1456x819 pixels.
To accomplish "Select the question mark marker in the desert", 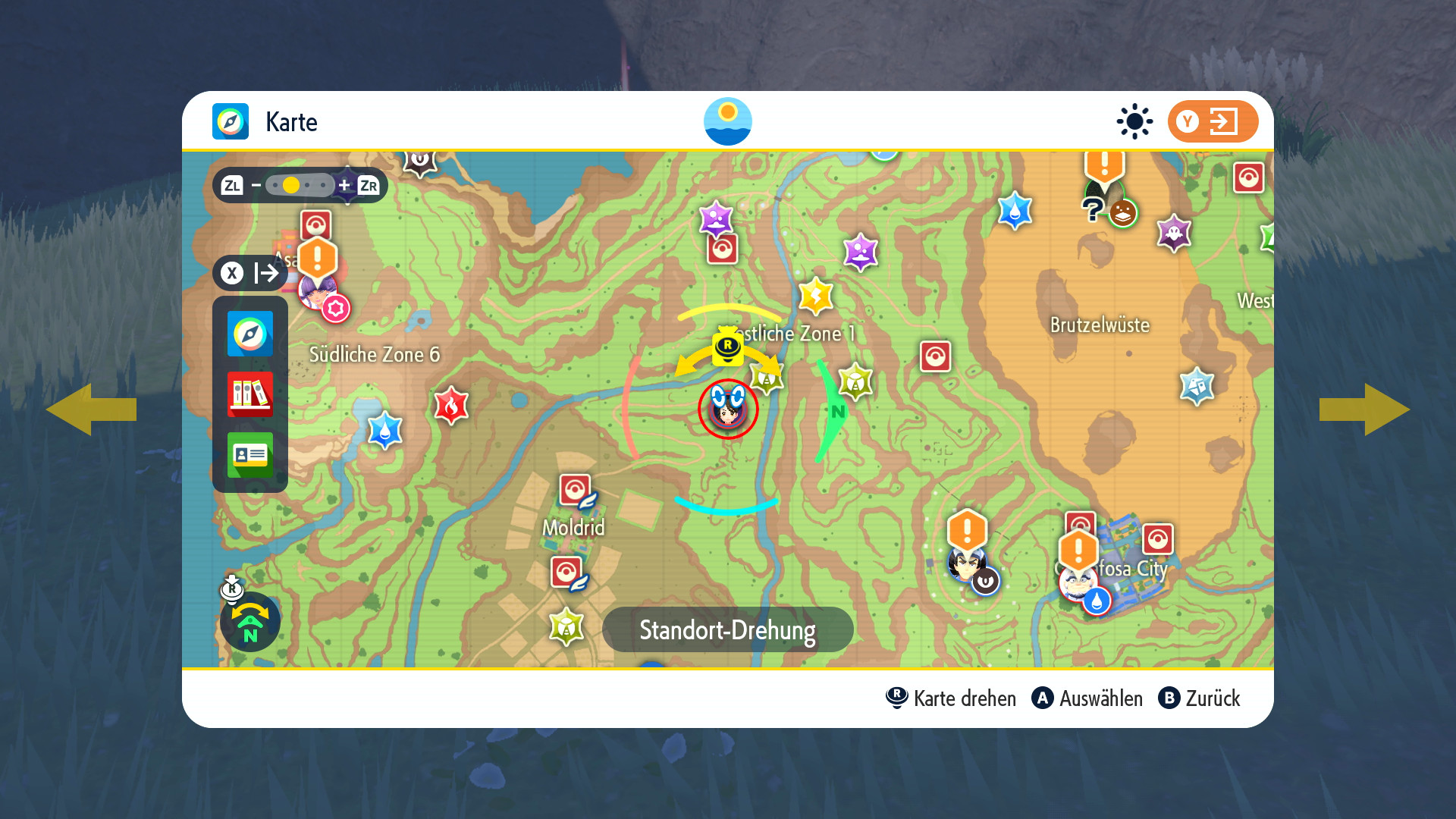I will 1092,209.
